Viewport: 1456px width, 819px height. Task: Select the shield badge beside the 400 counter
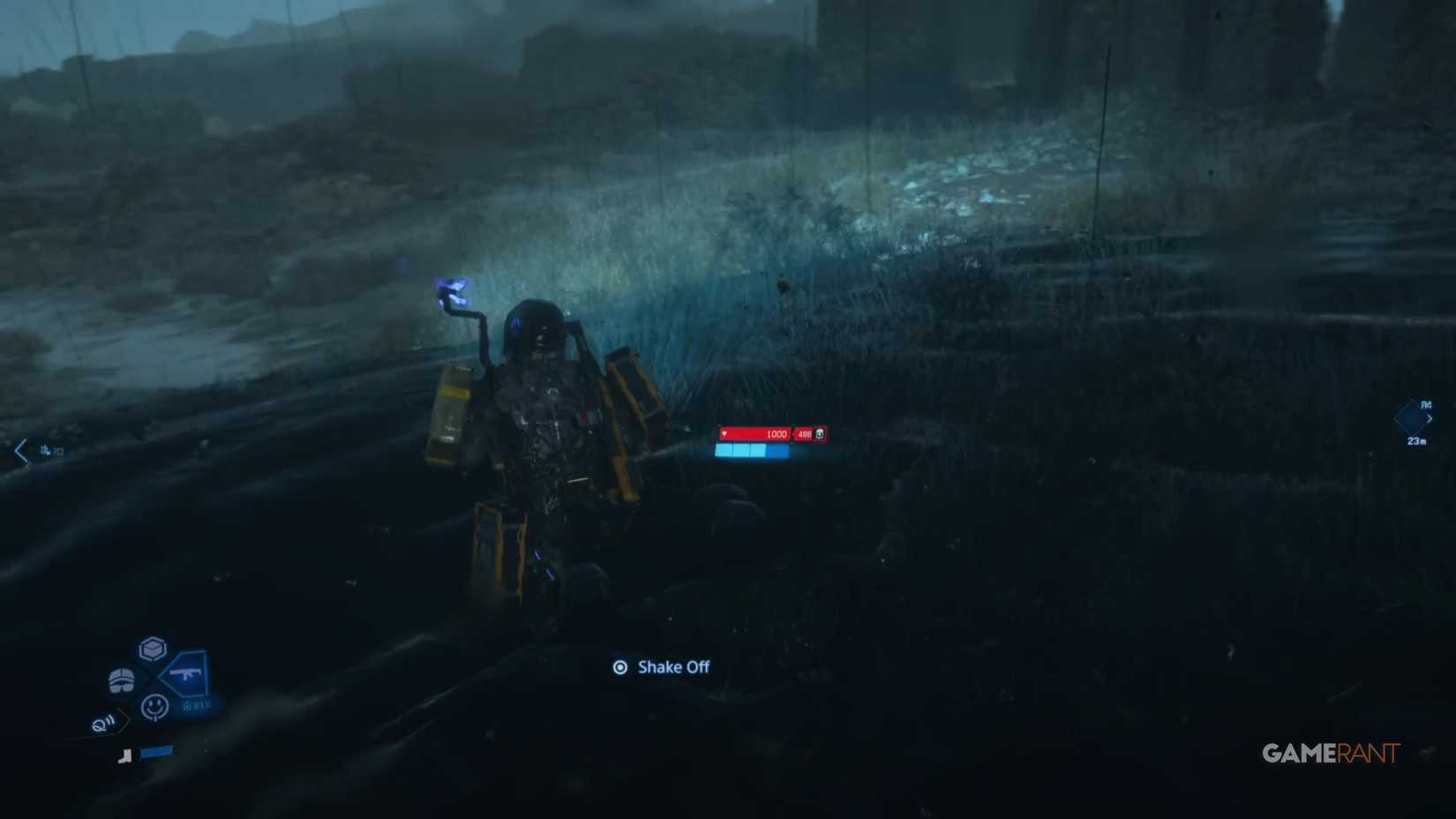(818, 434)
